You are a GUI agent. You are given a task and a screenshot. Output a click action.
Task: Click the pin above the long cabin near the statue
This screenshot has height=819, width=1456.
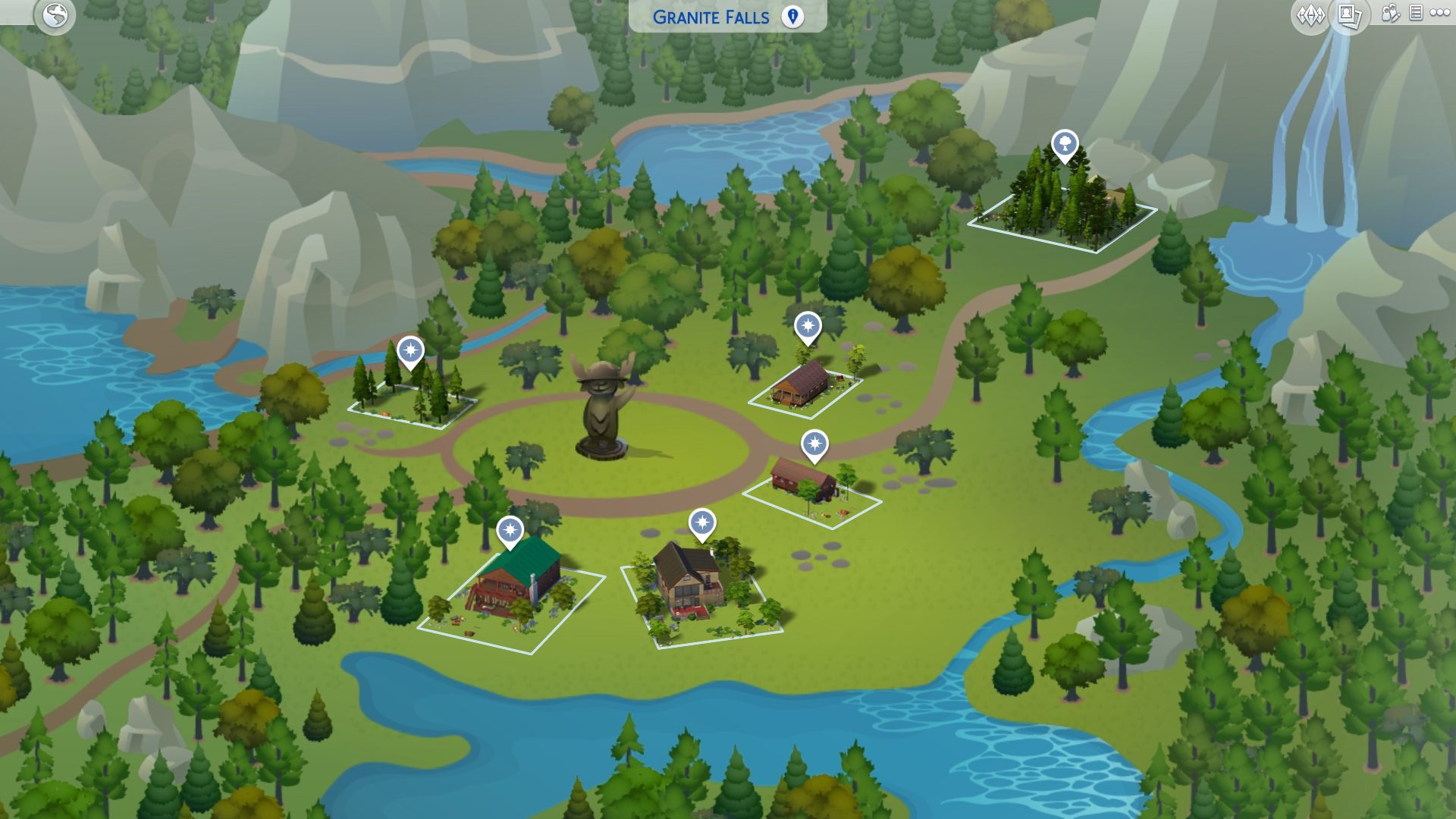tap(808, 328)
